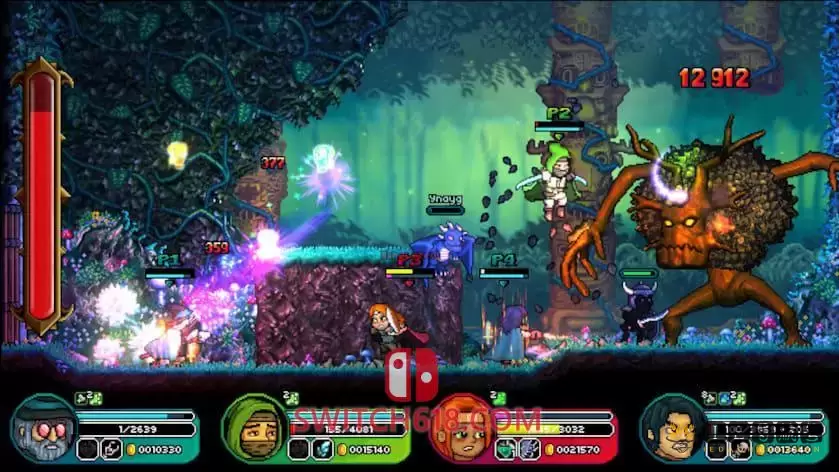Image resolution: width=839 pixels, height=472 pixels.
Task: Select the green hooded rogue portrait
Action: pos(250,427)
